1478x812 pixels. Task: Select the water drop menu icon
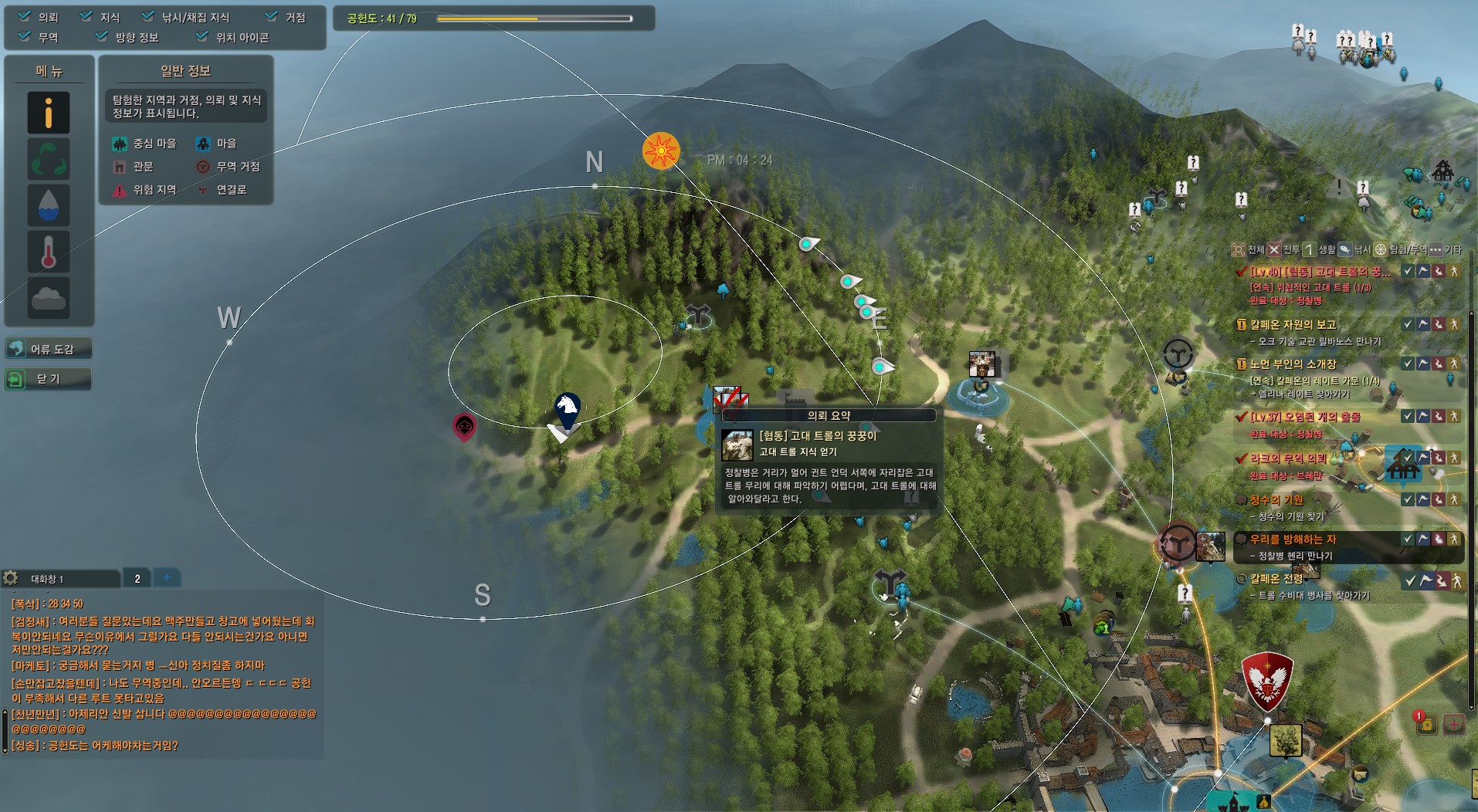point(49,205)
